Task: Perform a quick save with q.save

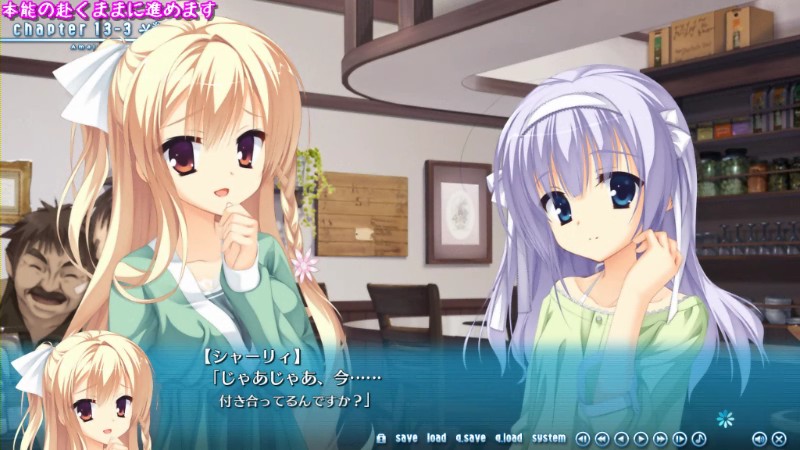Action: pos(470,438)
